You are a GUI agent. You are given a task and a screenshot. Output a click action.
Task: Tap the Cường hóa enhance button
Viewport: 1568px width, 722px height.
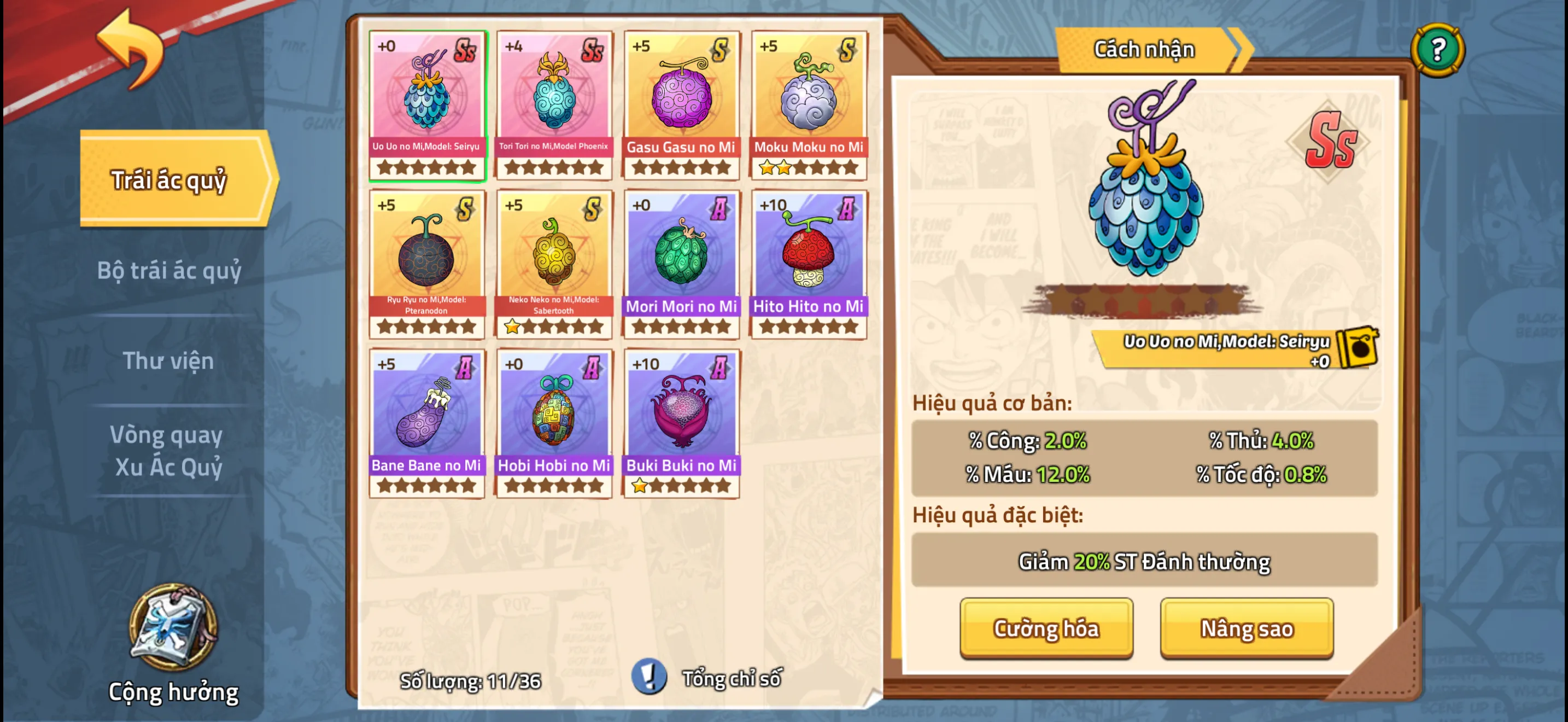click(1046, 627)
